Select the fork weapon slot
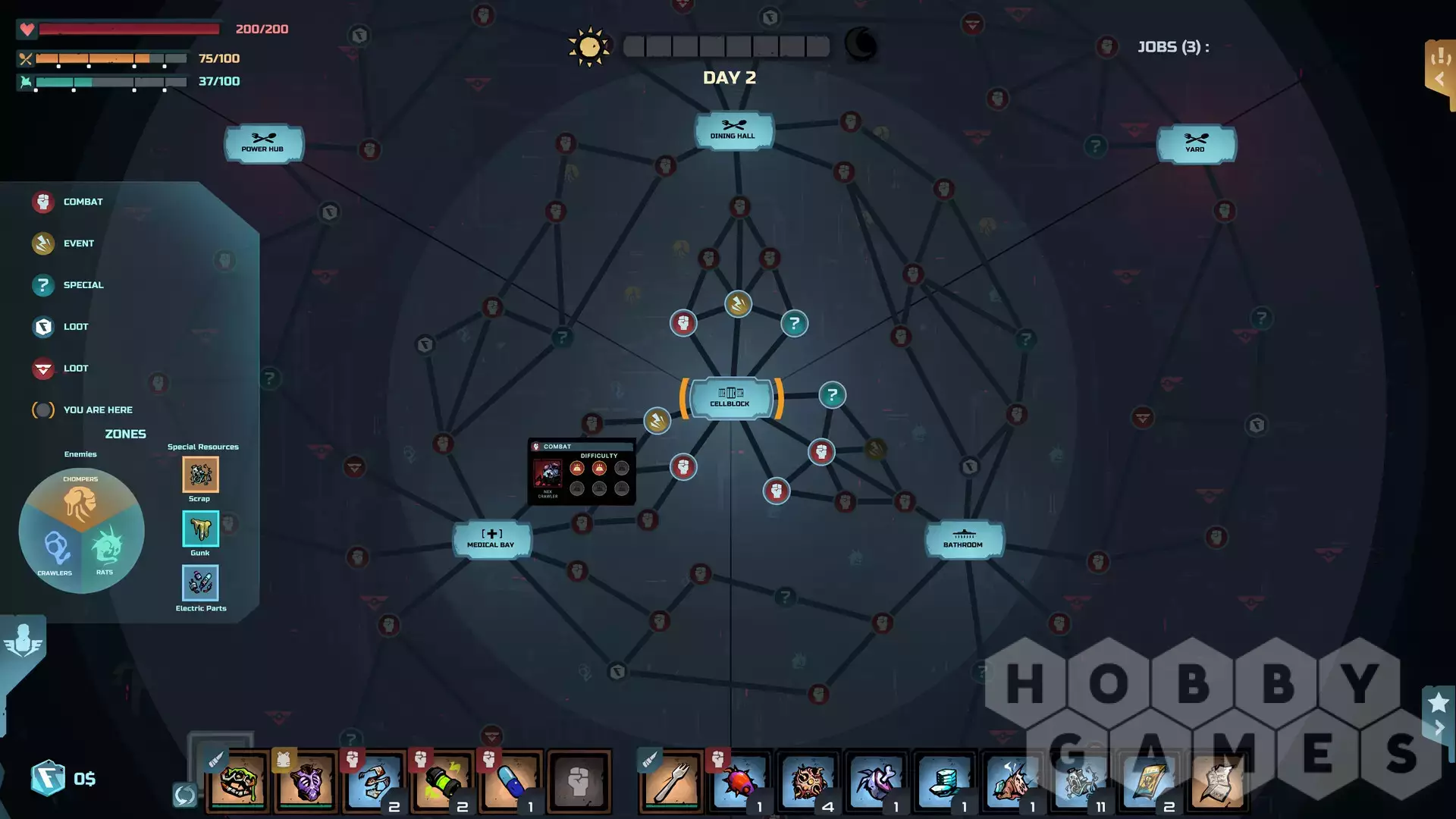The width and height of the screenshot is (1456, 819). [x=671, y=781]
